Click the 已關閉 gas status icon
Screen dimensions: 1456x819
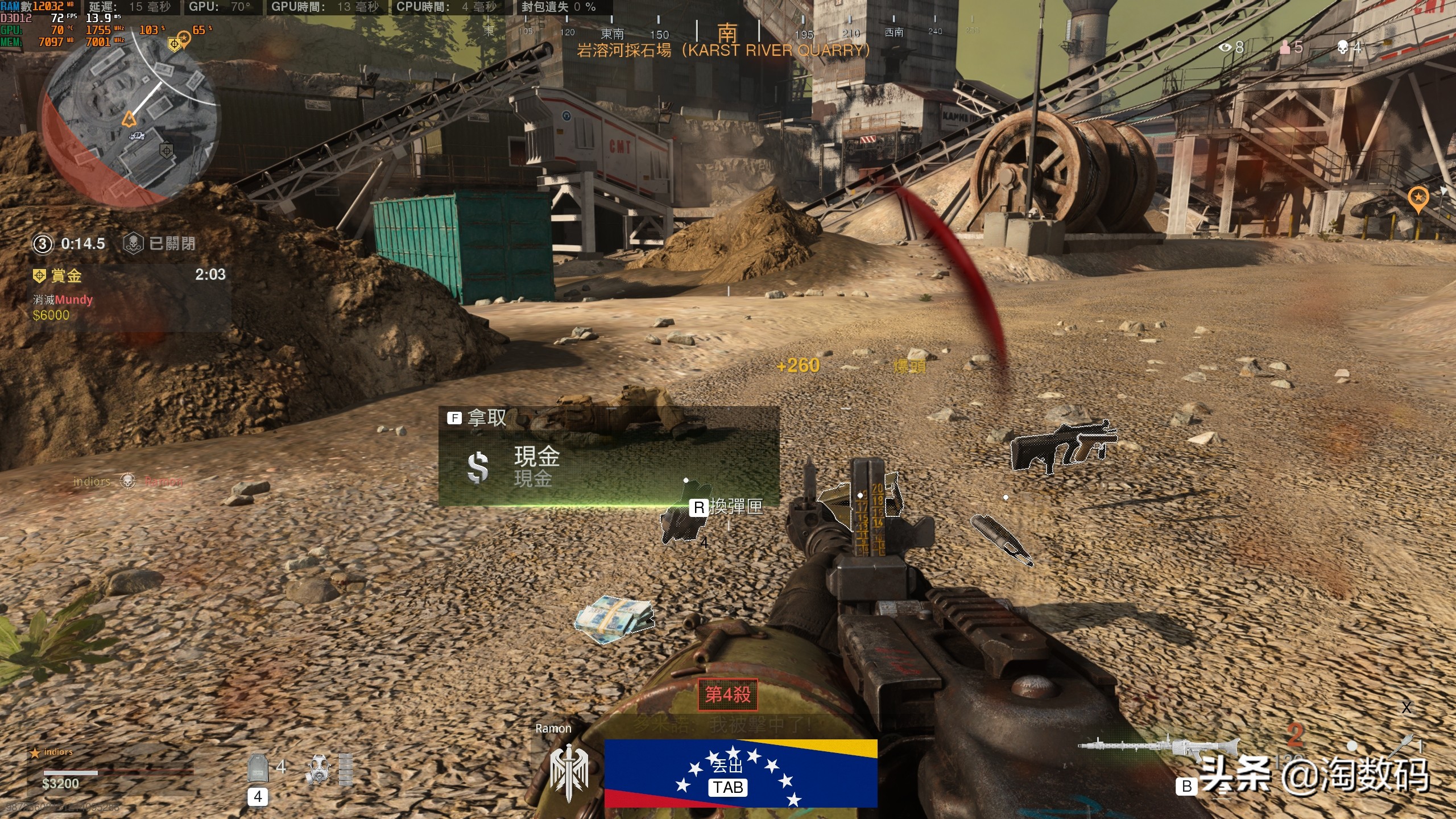coord(133,243)
